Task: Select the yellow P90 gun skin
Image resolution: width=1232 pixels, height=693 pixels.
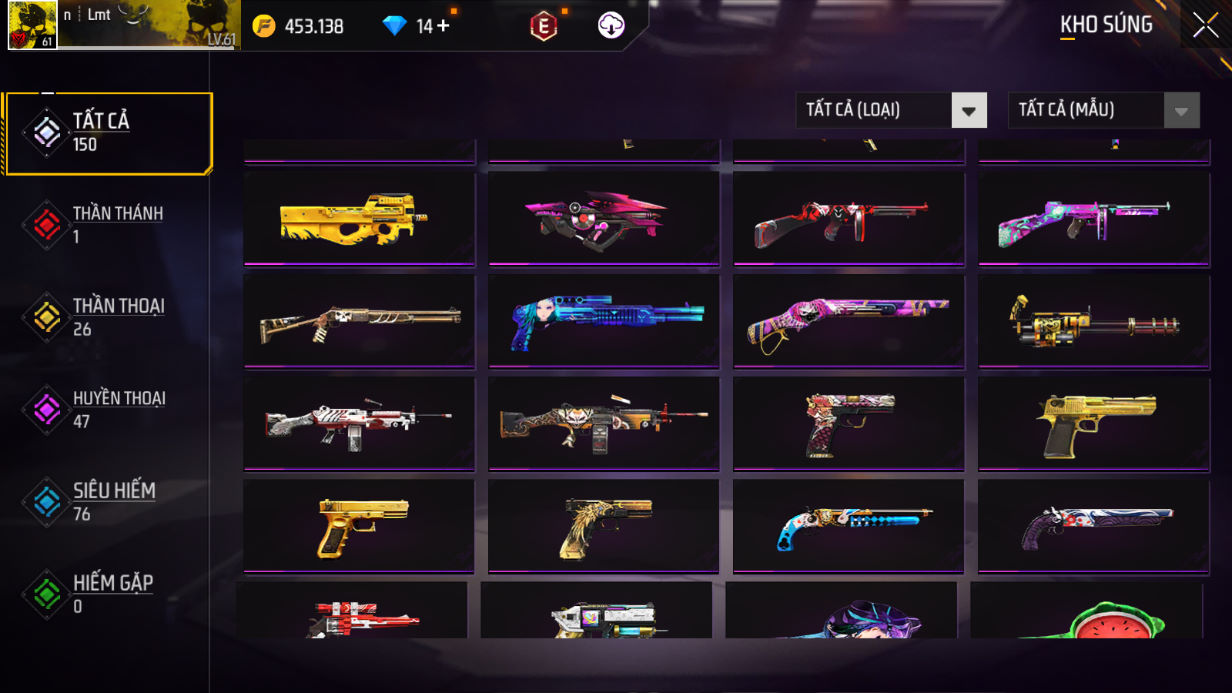Action: 359,219
